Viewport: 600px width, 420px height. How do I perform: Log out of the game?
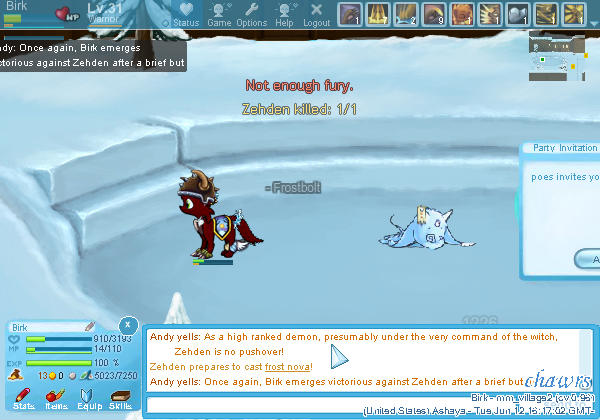point(316,14)
